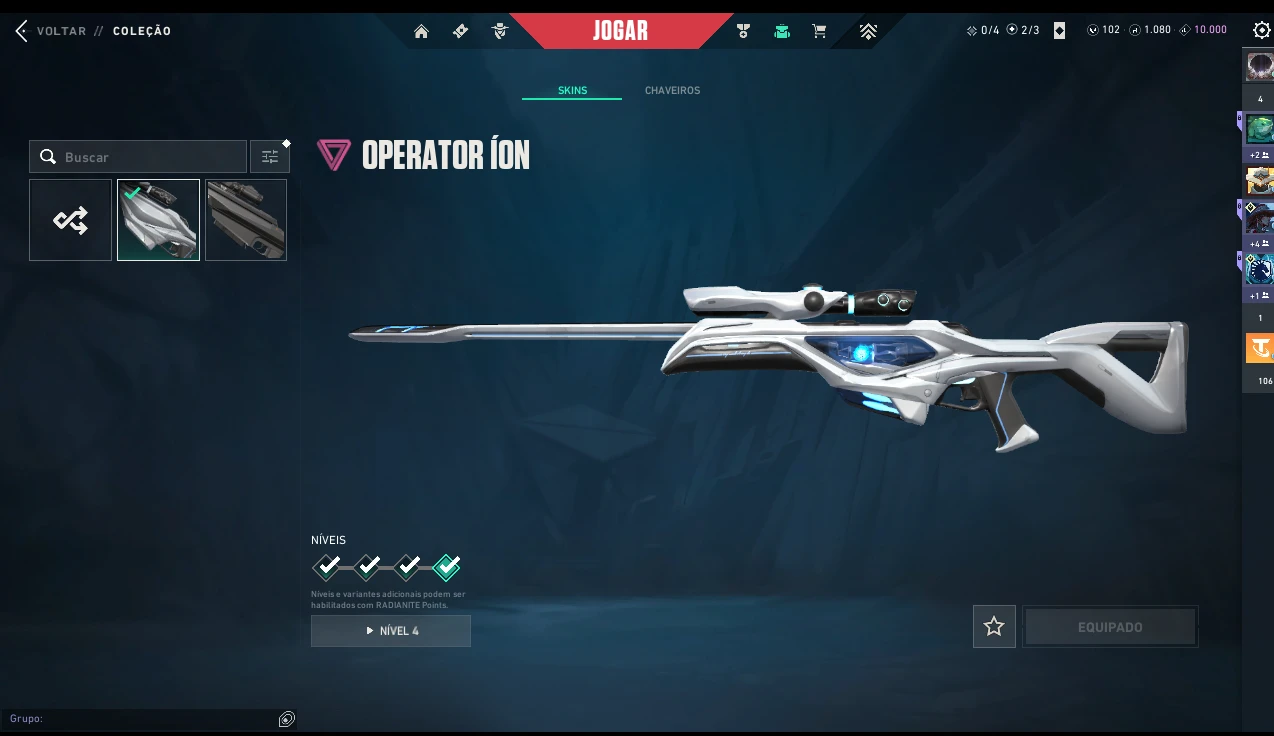The width and height of the screenshot is (1274, 736).
Task: Choose the random skin shuffle tile
Action: click(70, 220)
